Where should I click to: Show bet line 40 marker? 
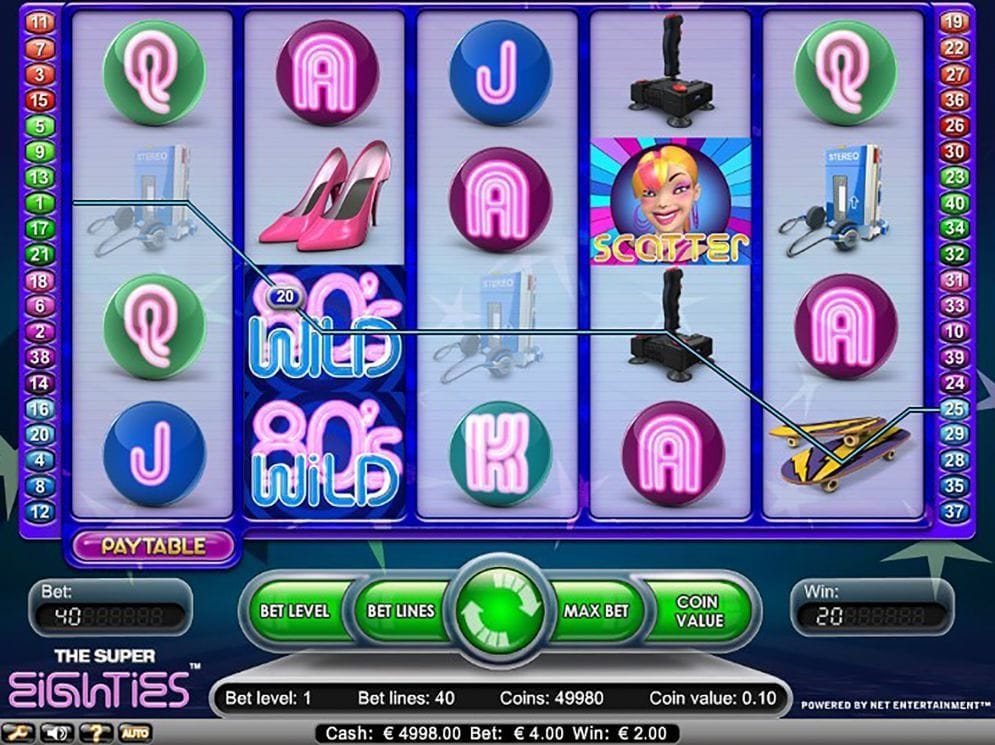coord(954,203)
